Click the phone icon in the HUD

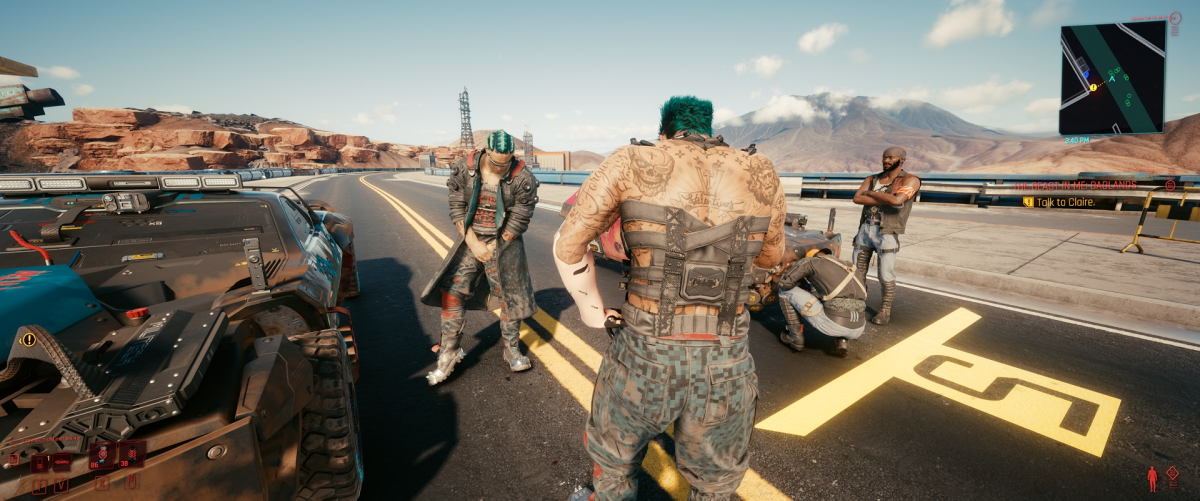pos(39,463)
